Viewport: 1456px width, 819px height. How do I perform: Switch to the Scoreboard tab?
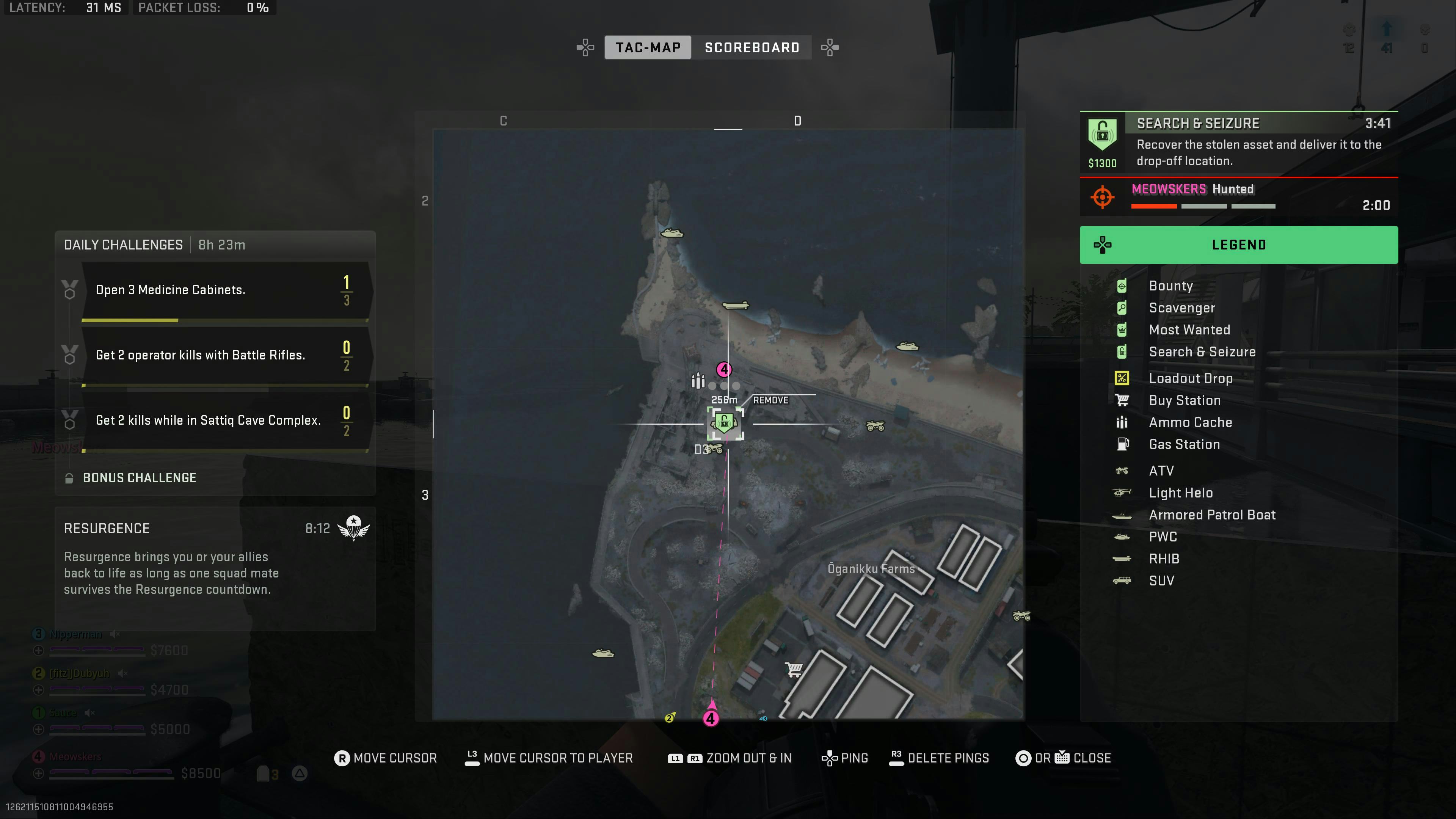coord(752,47)
